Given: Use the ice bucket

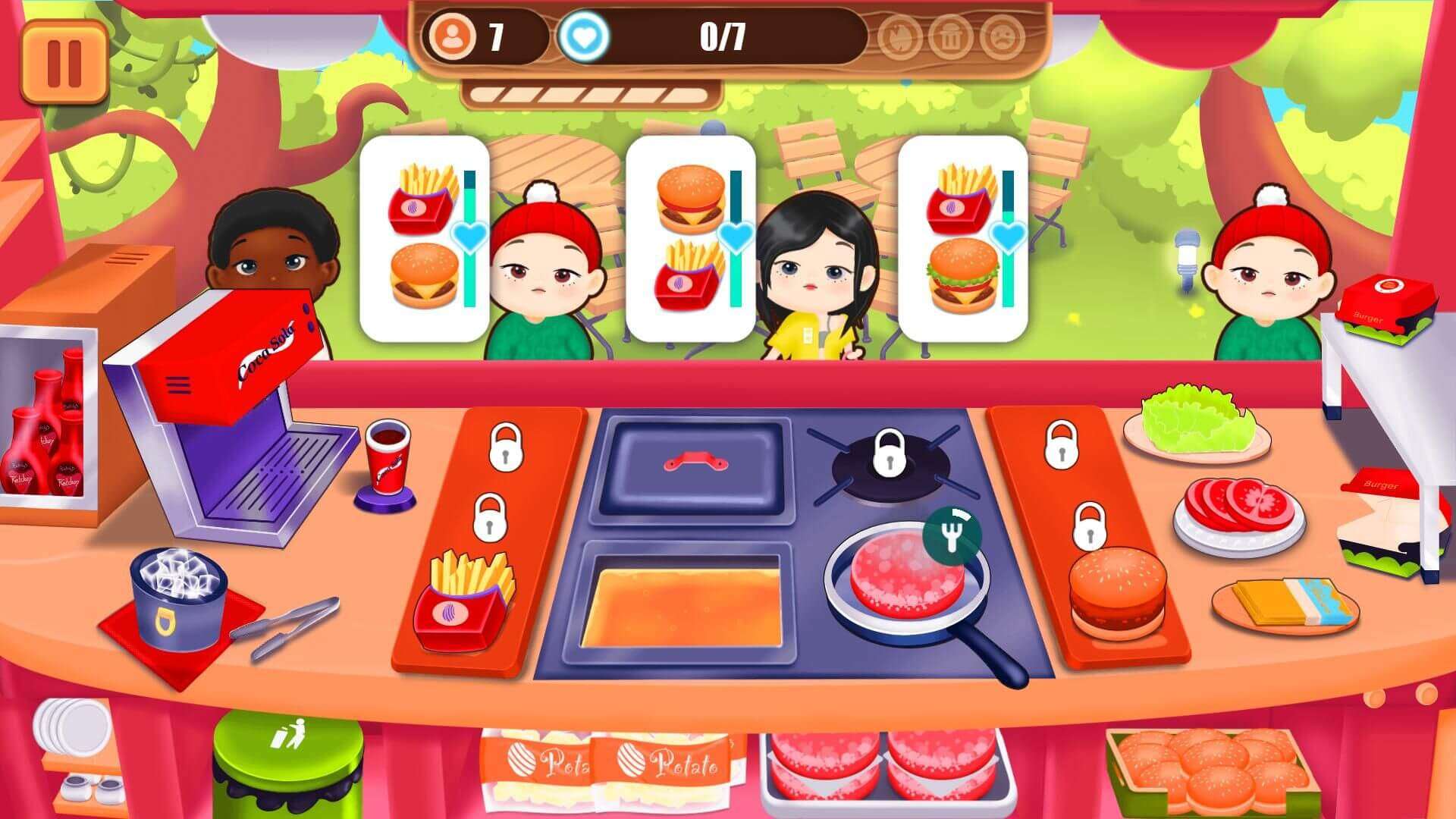Looking at the screenshot, I should [x=178, y=595].
